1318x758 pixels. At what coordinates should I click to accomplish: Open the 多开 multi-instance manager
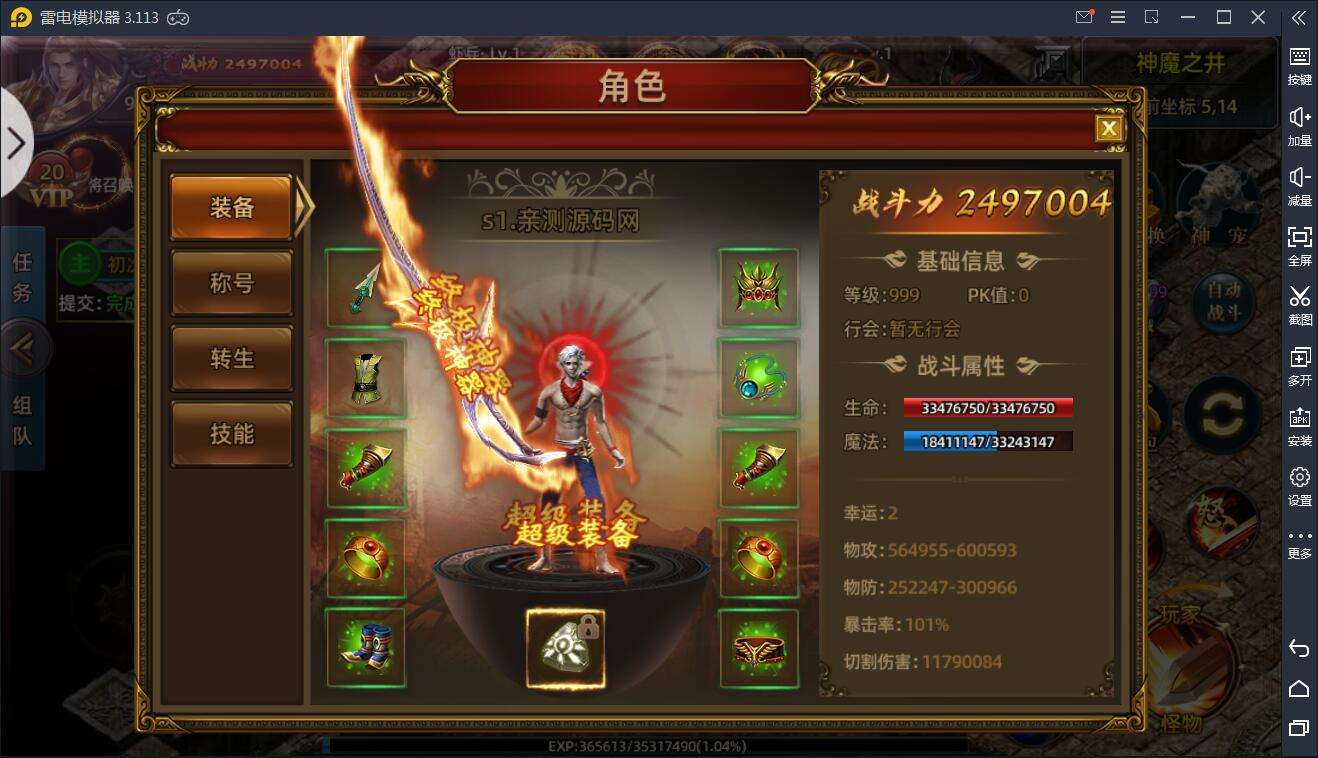tap(1299, 365)
